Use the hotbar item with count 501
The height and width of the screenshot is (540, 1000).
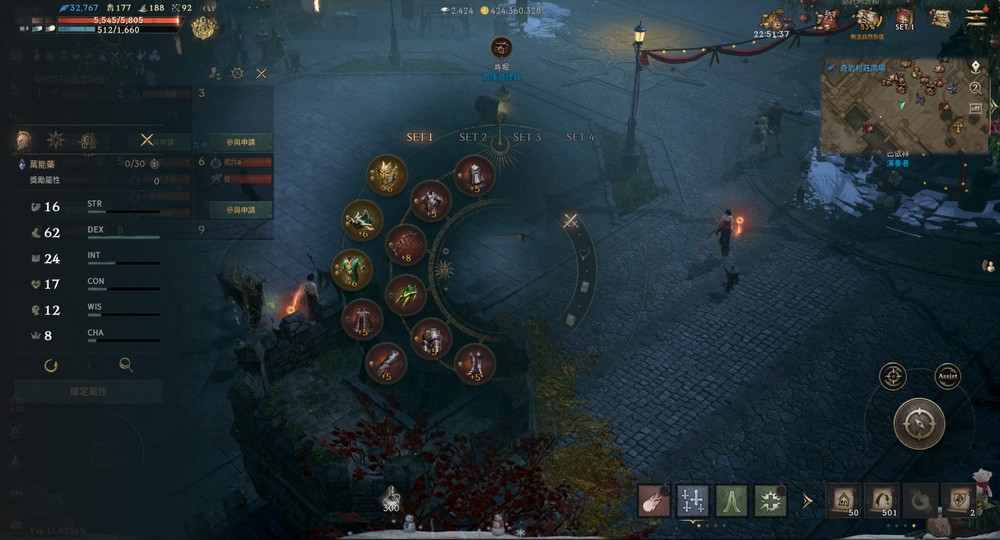[881, 500]
